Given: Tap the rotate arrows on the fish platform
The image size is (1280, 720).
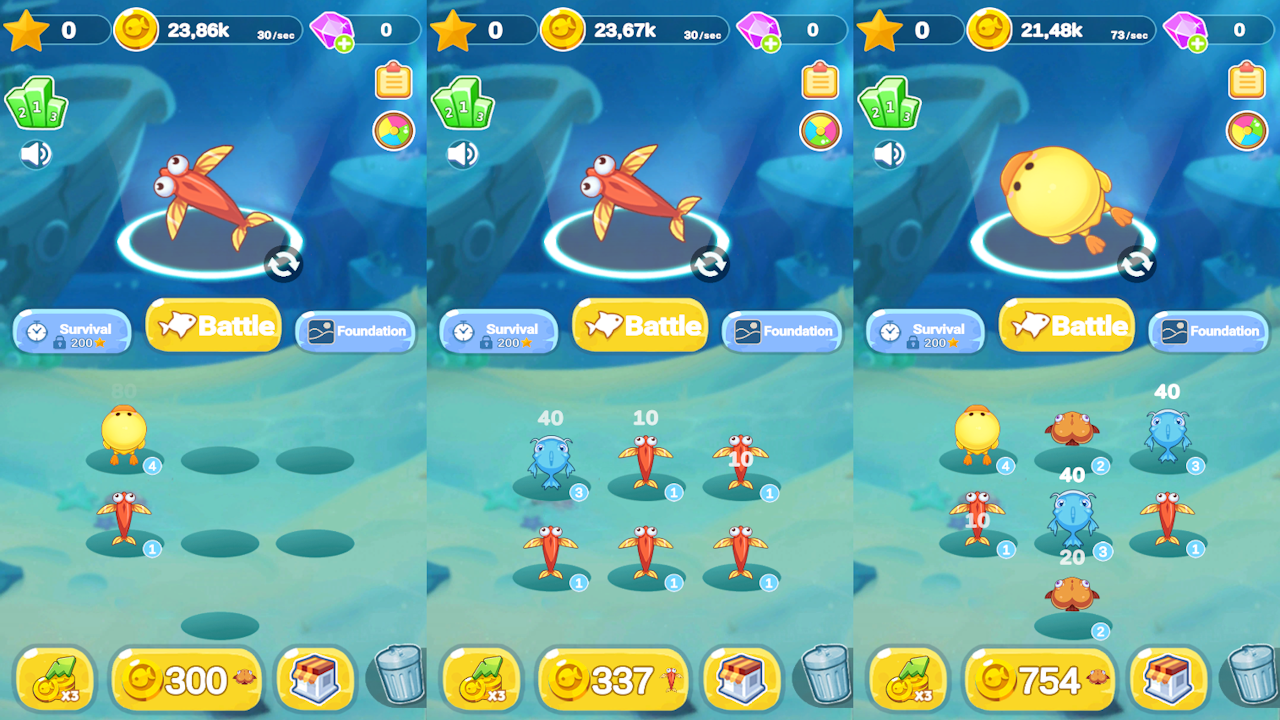Looking at the screenshot, I should point(282,265).
